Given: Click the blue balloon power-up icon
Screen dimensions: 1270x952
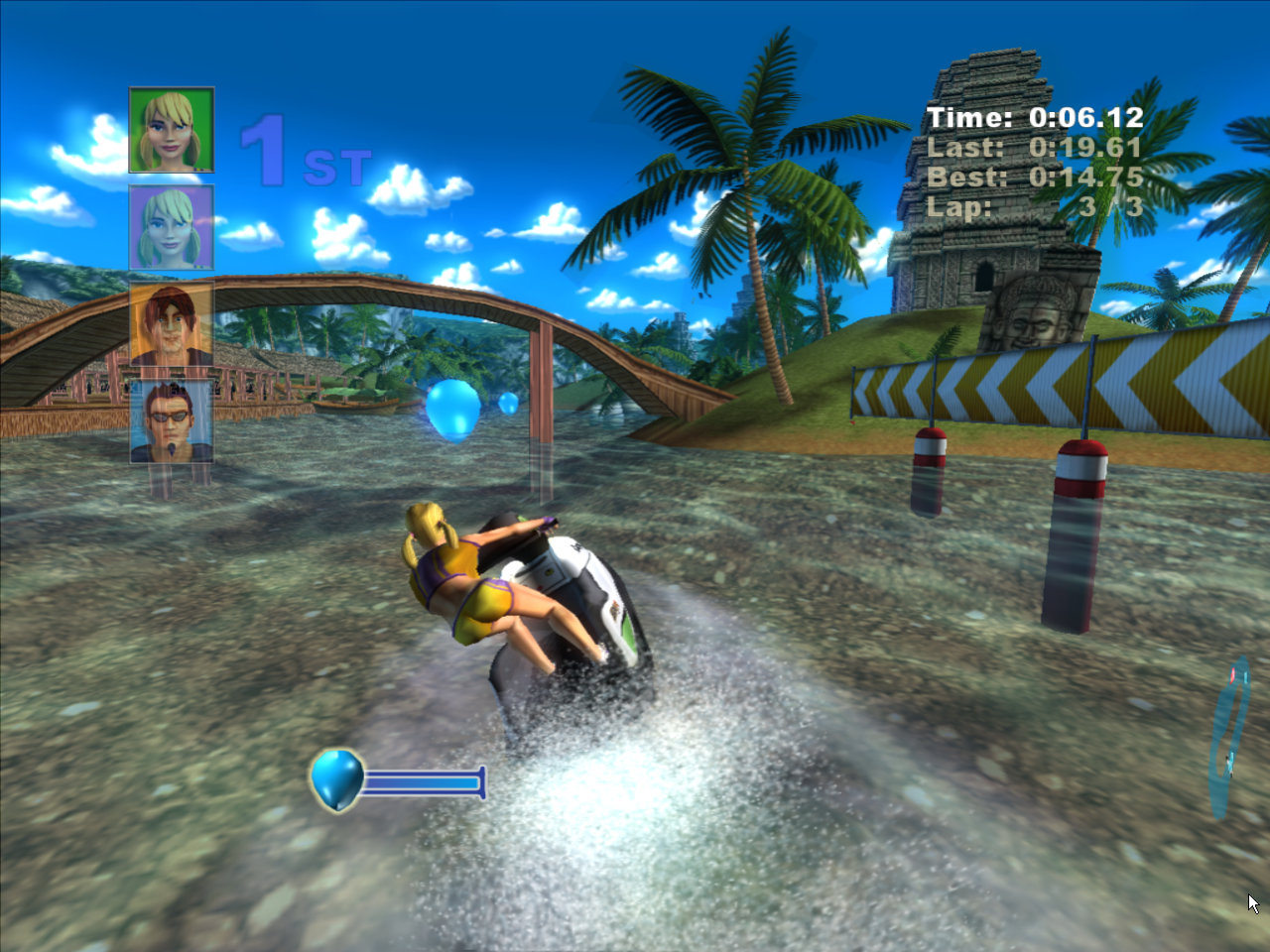Looking at the screenshot, I should [336, 779].
